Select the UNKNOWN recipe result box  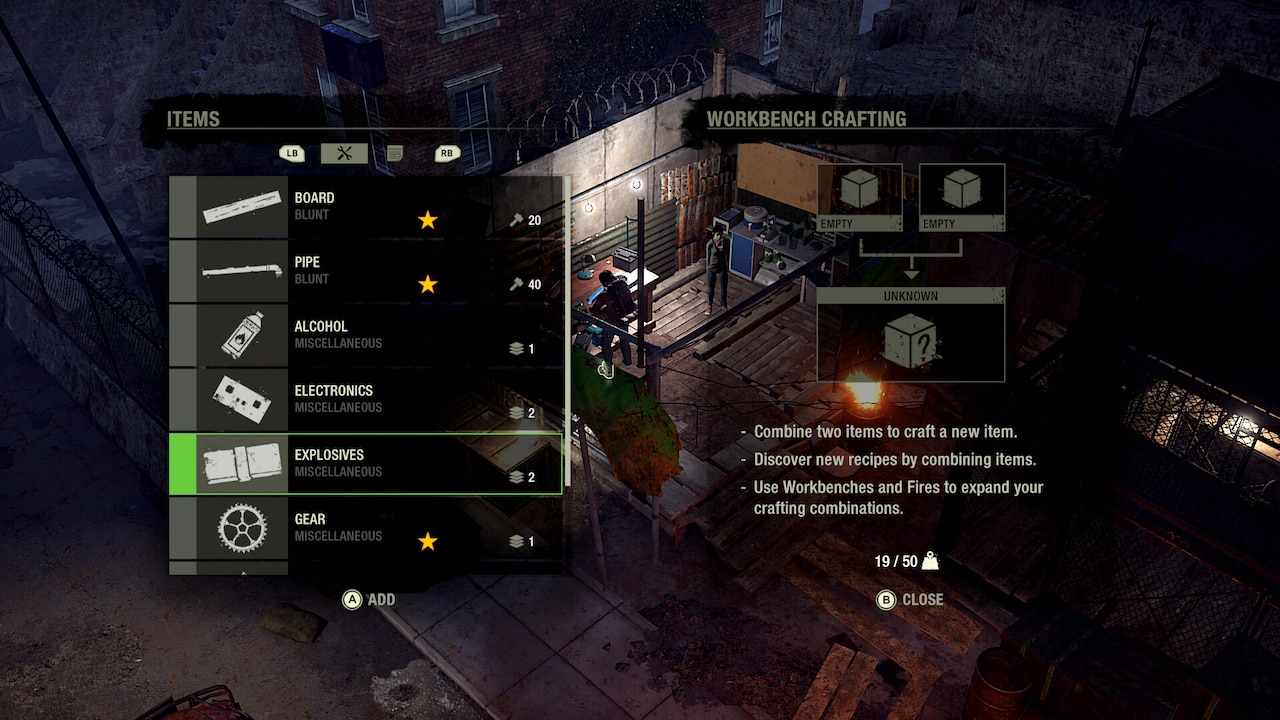911,338
